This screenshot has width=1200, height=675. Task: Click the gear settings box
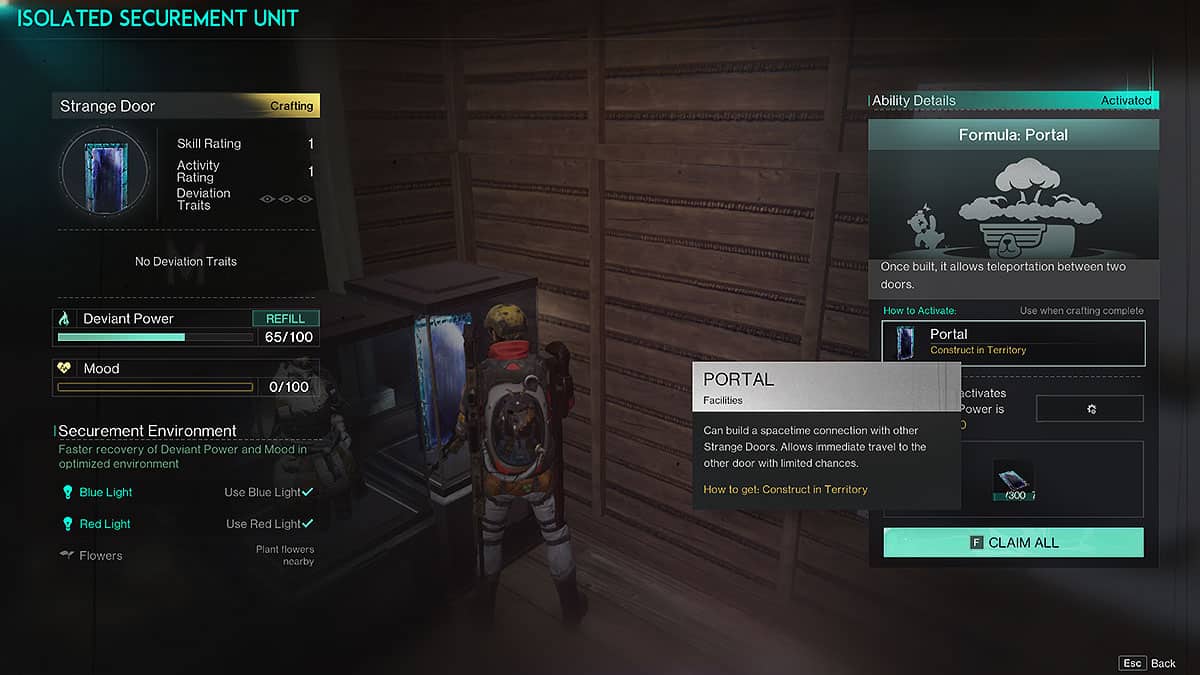(x=1089, y=408)
